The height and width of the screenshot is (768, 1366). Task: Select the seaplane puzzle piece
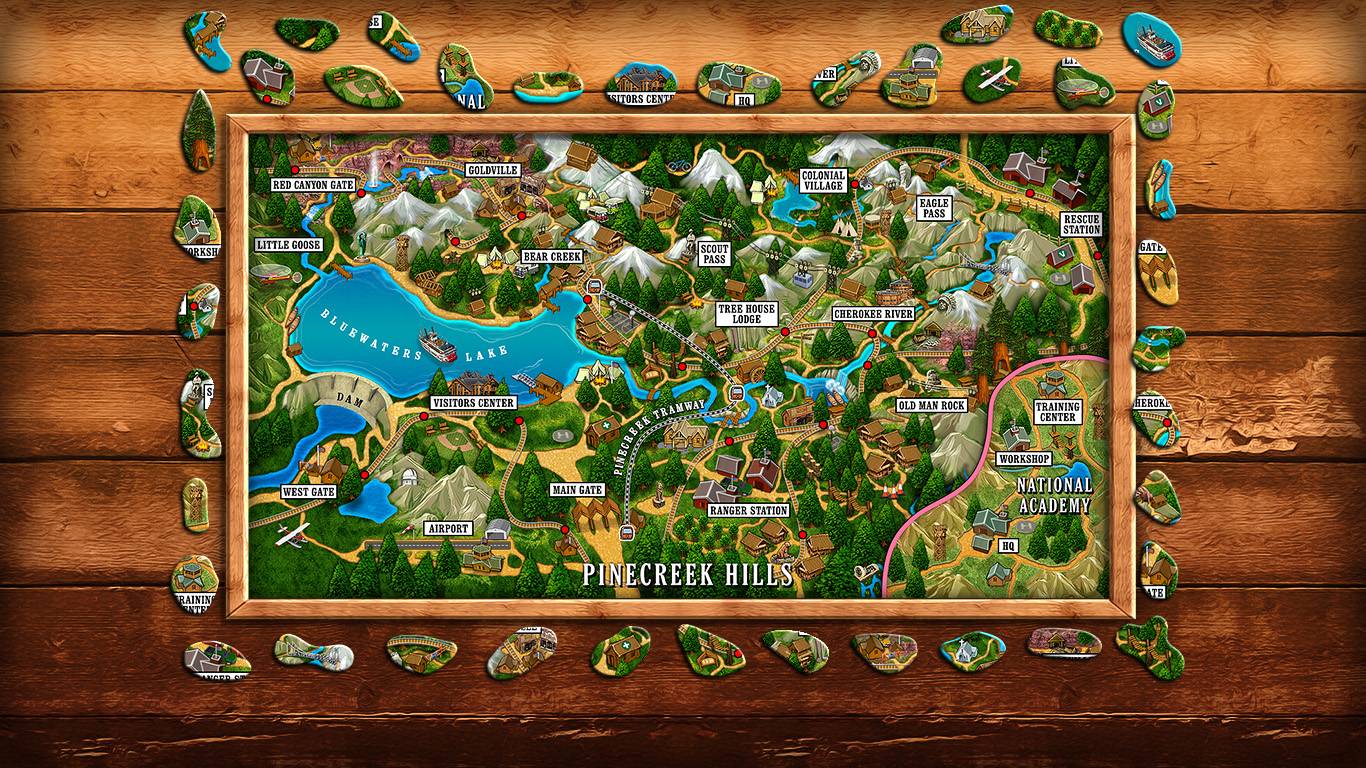pos(992,80)
